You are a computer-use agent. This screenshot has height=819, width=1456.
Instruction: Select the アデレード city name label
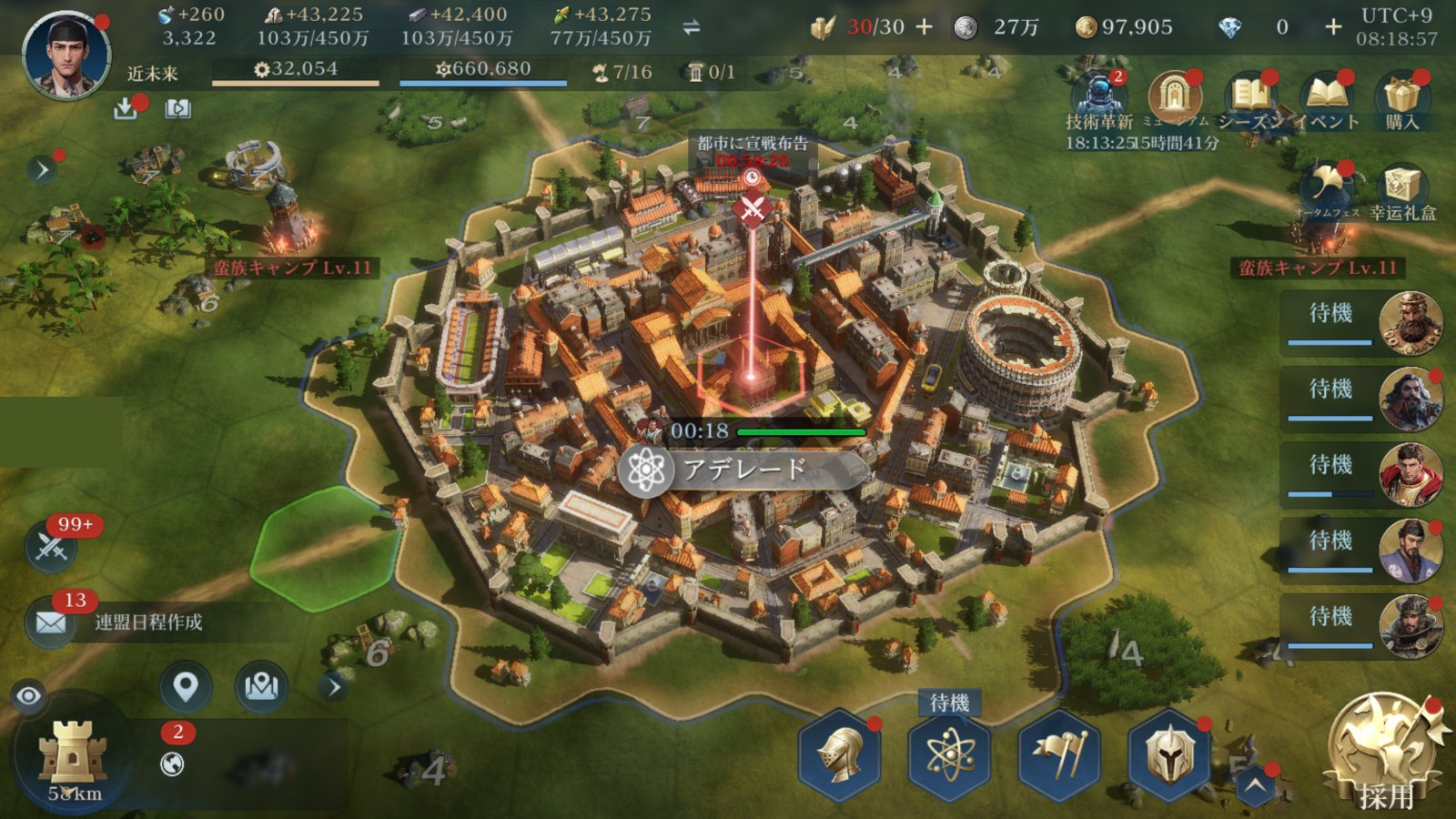click(743, 470)
